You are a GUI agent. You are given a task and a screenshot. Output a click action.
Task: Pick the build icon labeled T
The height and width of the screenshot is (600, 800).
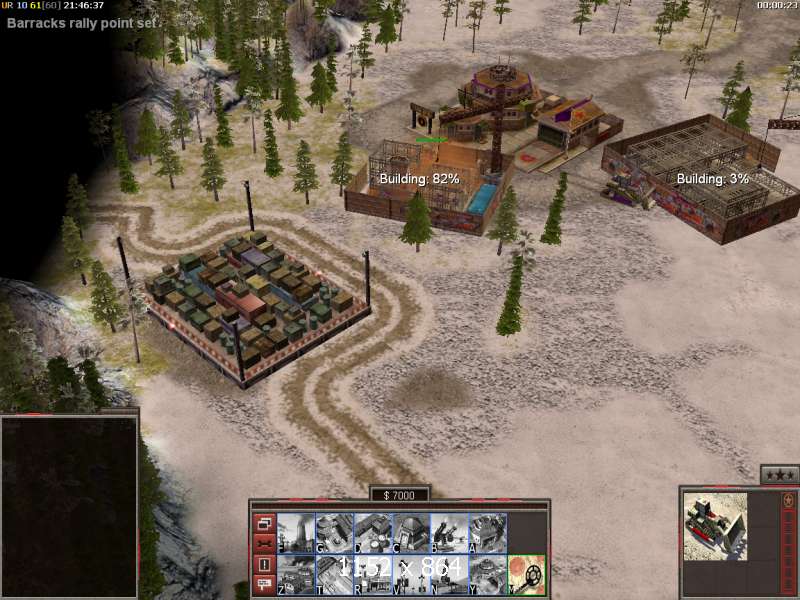pos(333,574)
